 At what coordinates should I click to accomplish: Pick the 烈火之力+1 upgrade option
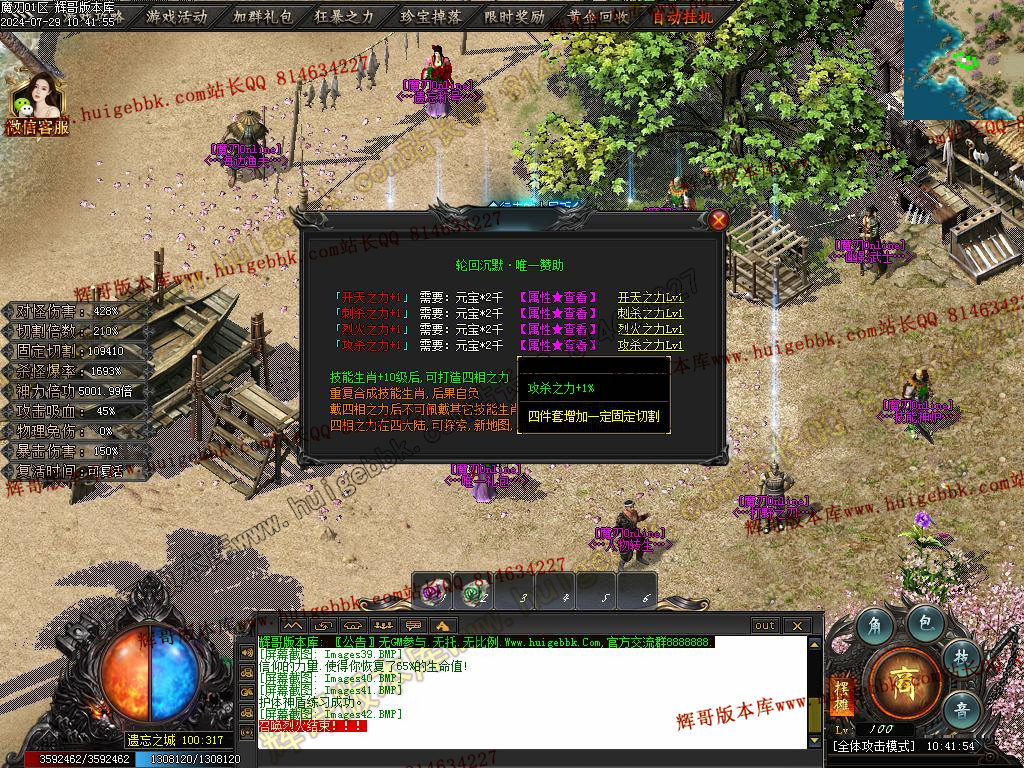(371, 329)
